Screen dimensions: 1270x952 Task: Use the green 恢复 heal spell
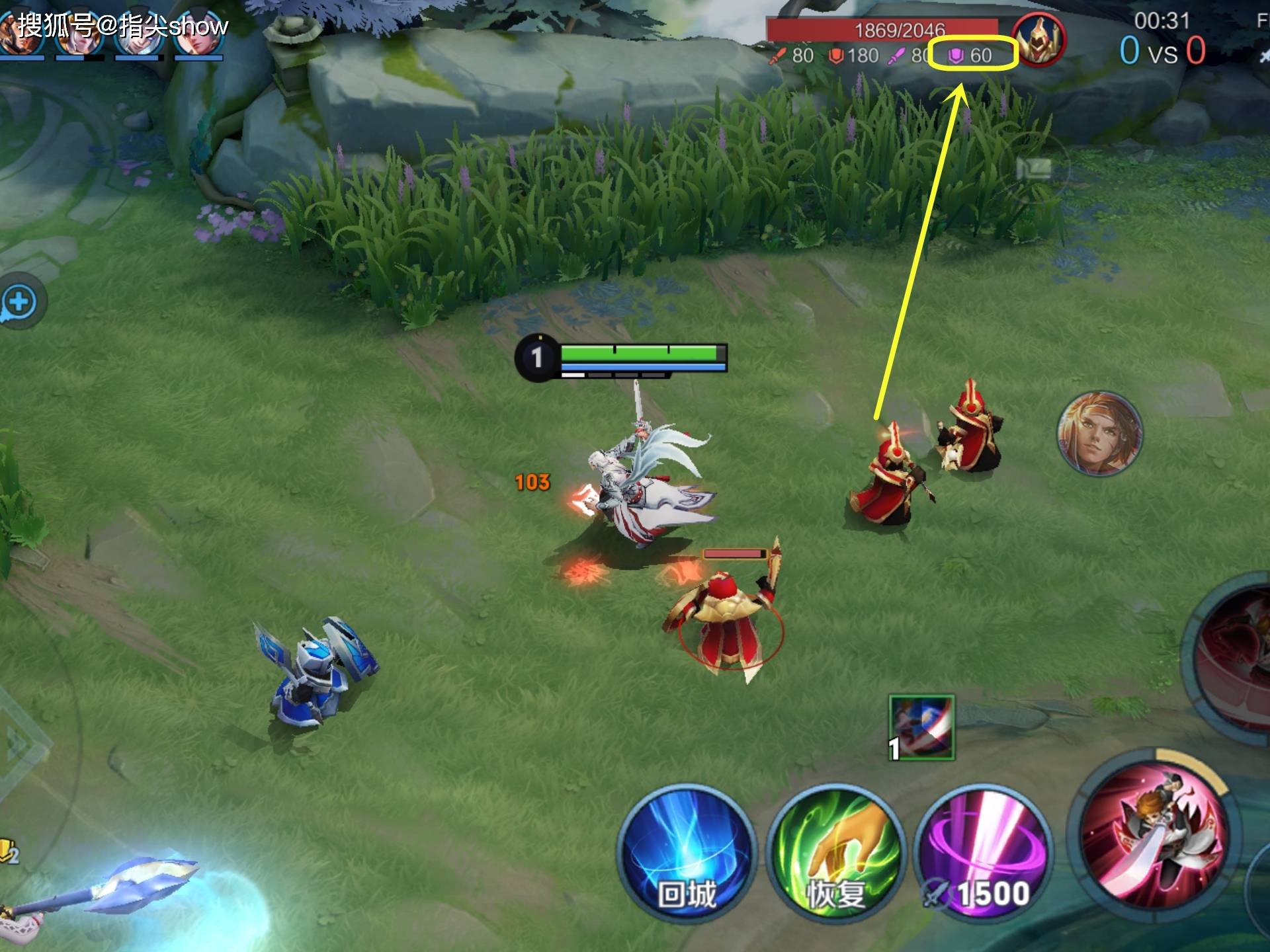836,853
